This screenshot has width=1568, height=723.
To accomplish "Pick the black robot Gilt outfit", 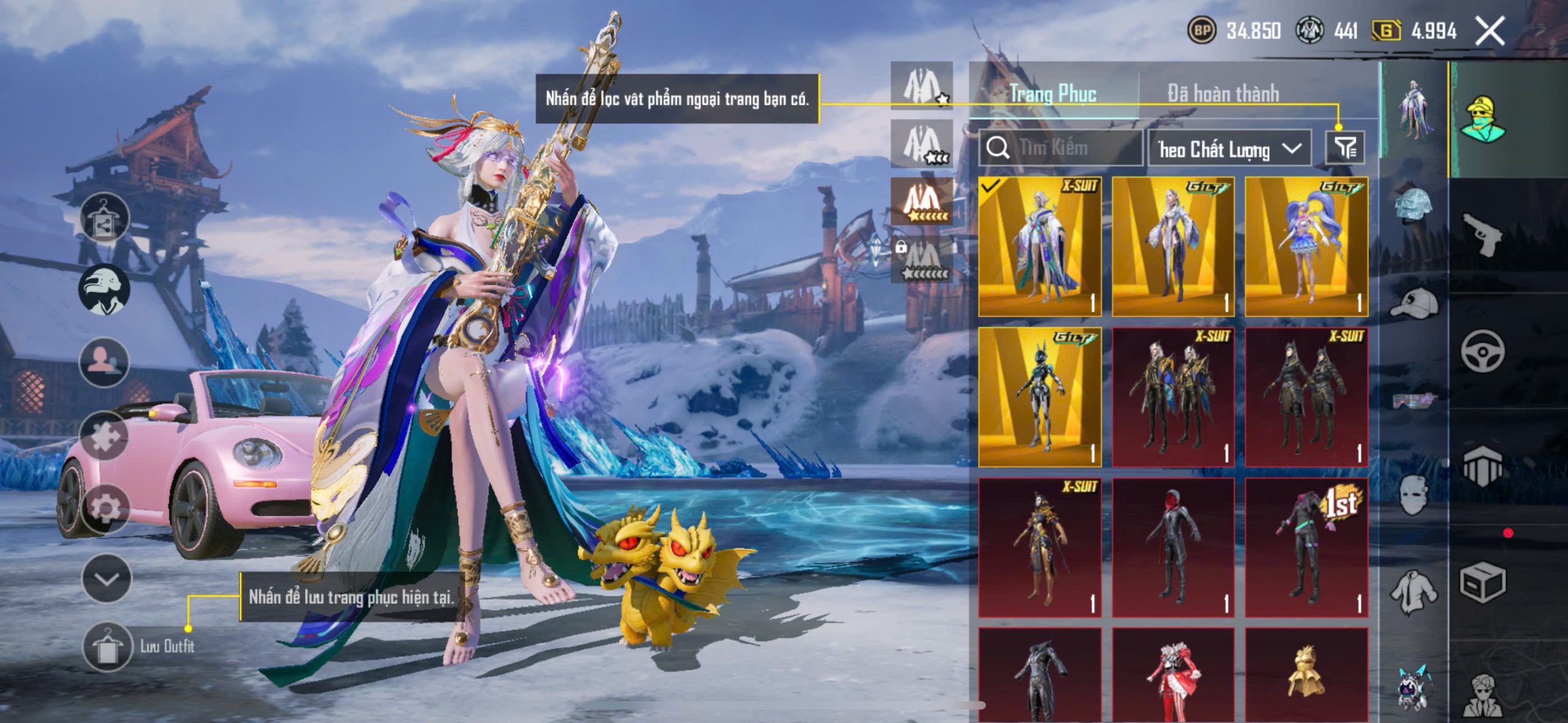I will (x=1039, y=397).
